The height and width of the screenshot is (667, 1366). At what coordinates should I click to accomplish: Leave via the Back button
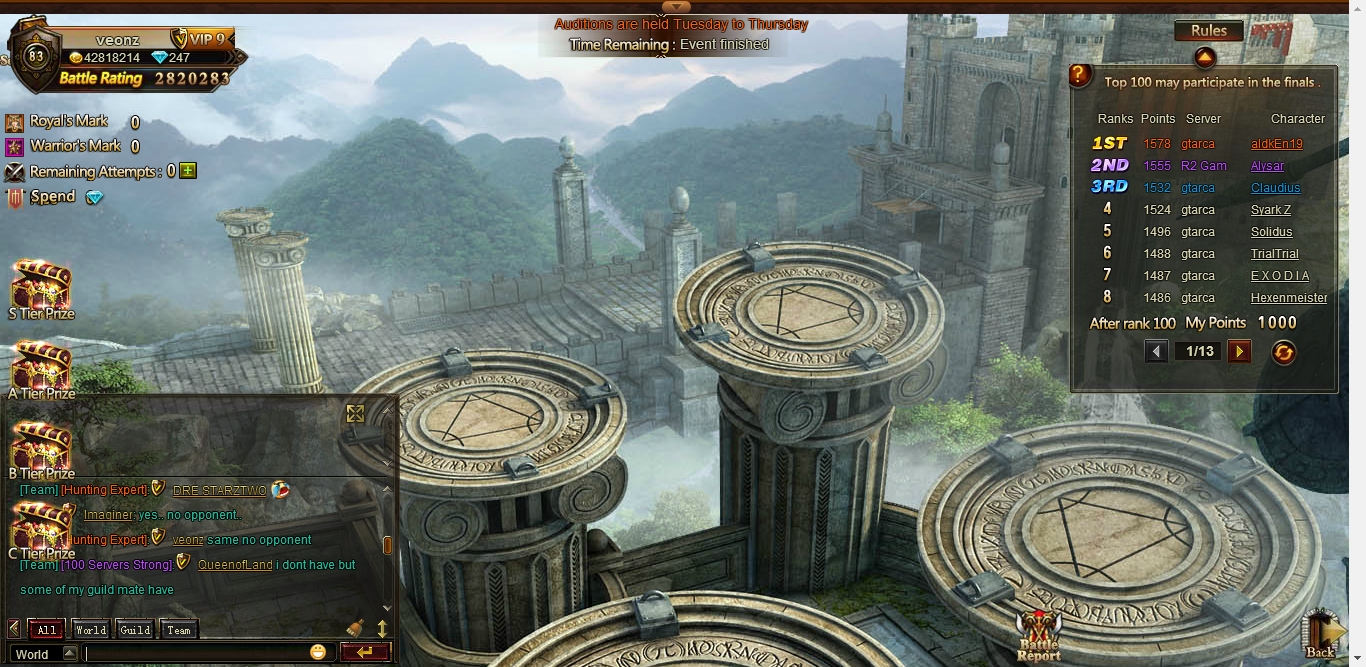pyautogui.click(x=1320, y=633)
